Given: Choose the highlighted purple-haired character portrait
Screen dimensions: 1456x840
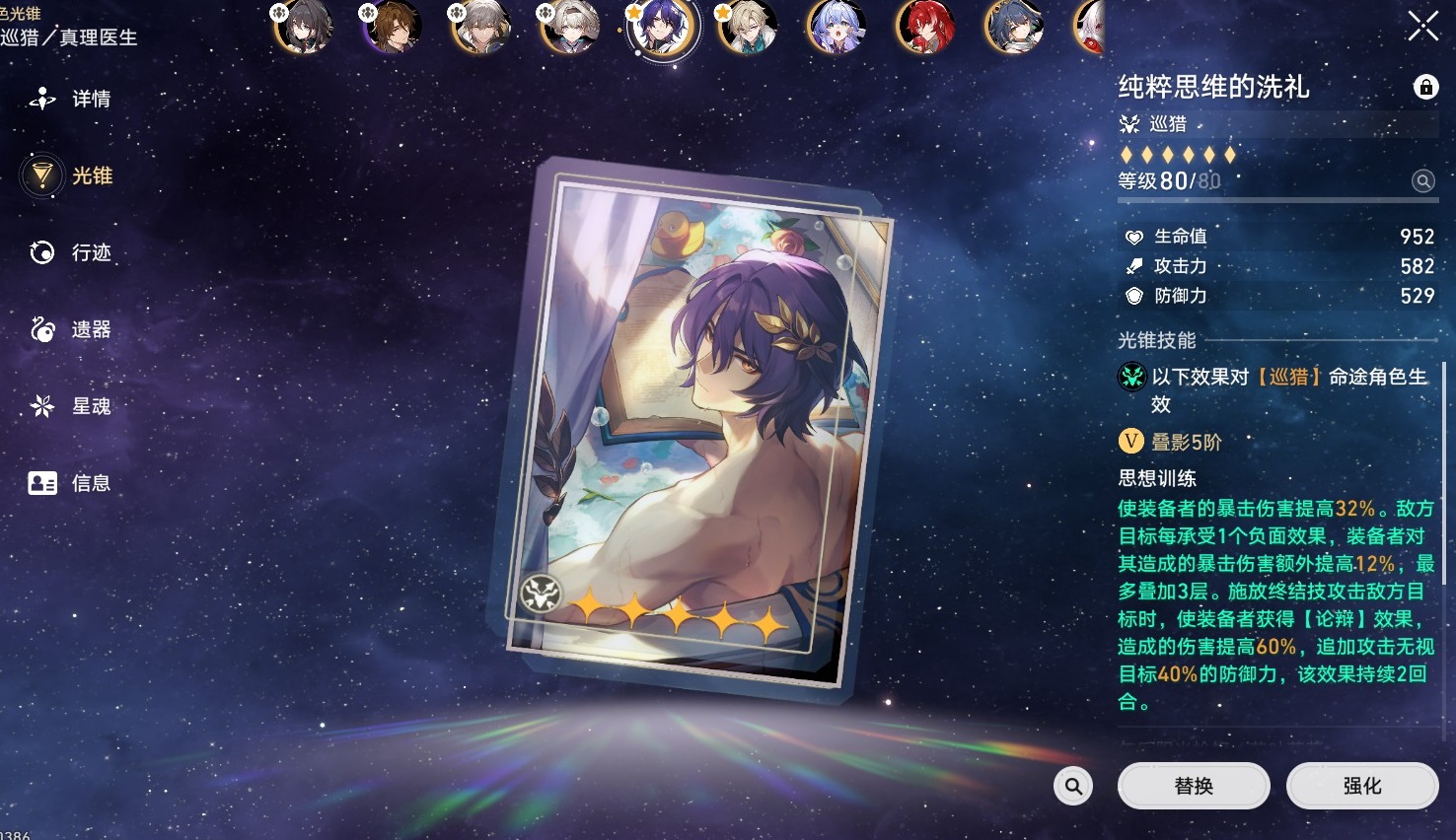Looking at the screenshot, I should pos(661,27).
